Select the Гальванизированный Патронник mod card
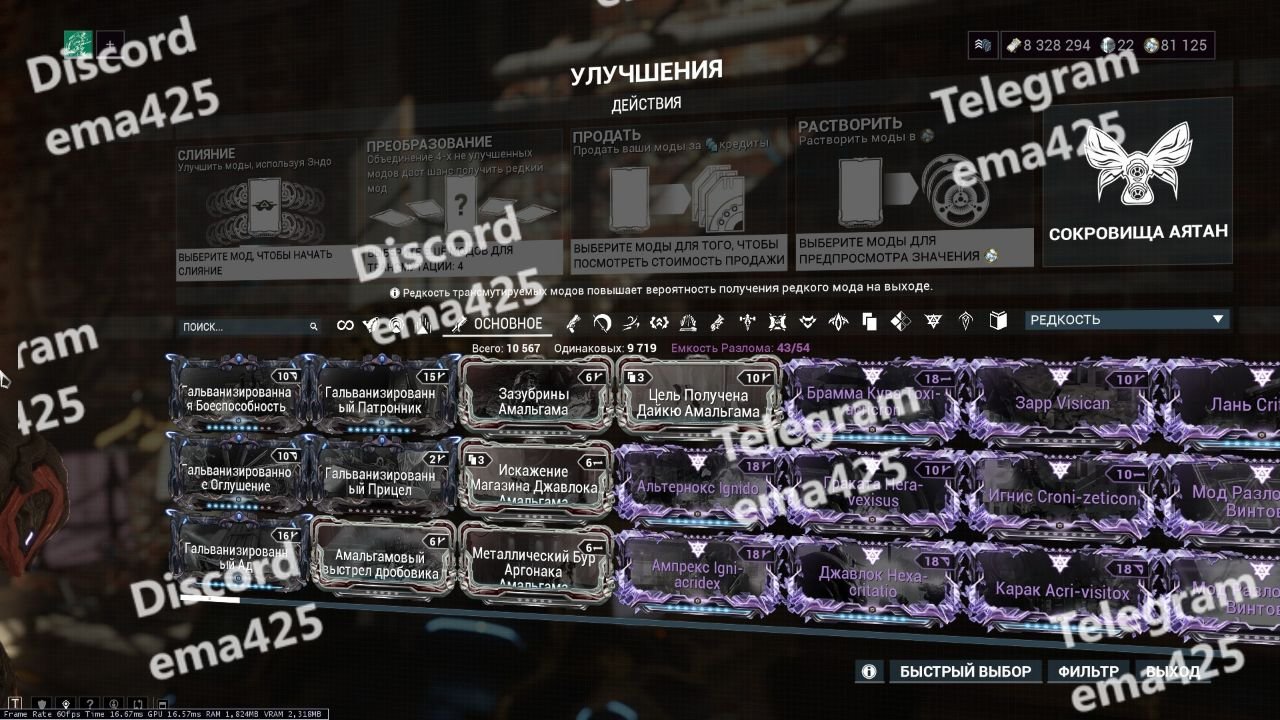Viewport: 1280px width, 720px height. (383, 400)
